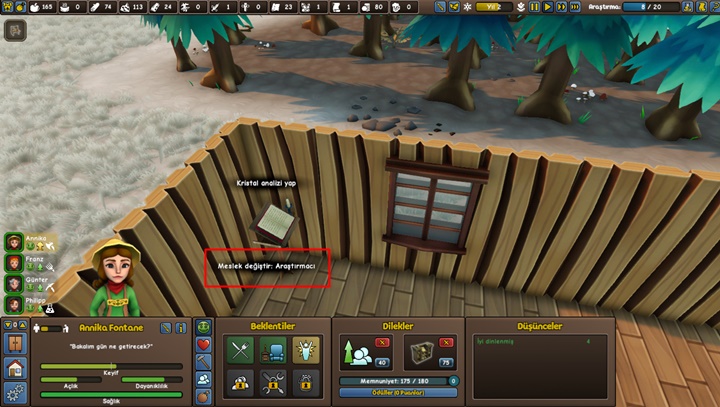The image size is (720, 407).
Task: Remove the tree and people wish
Action: coord(381,342)
